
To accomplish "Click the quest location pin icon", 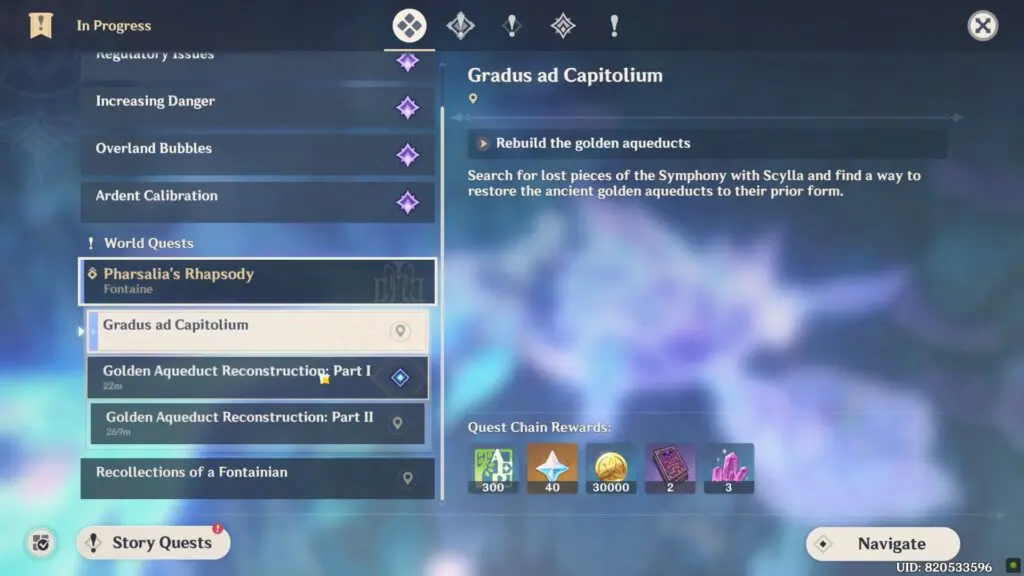I will click(x=473, y=99).
